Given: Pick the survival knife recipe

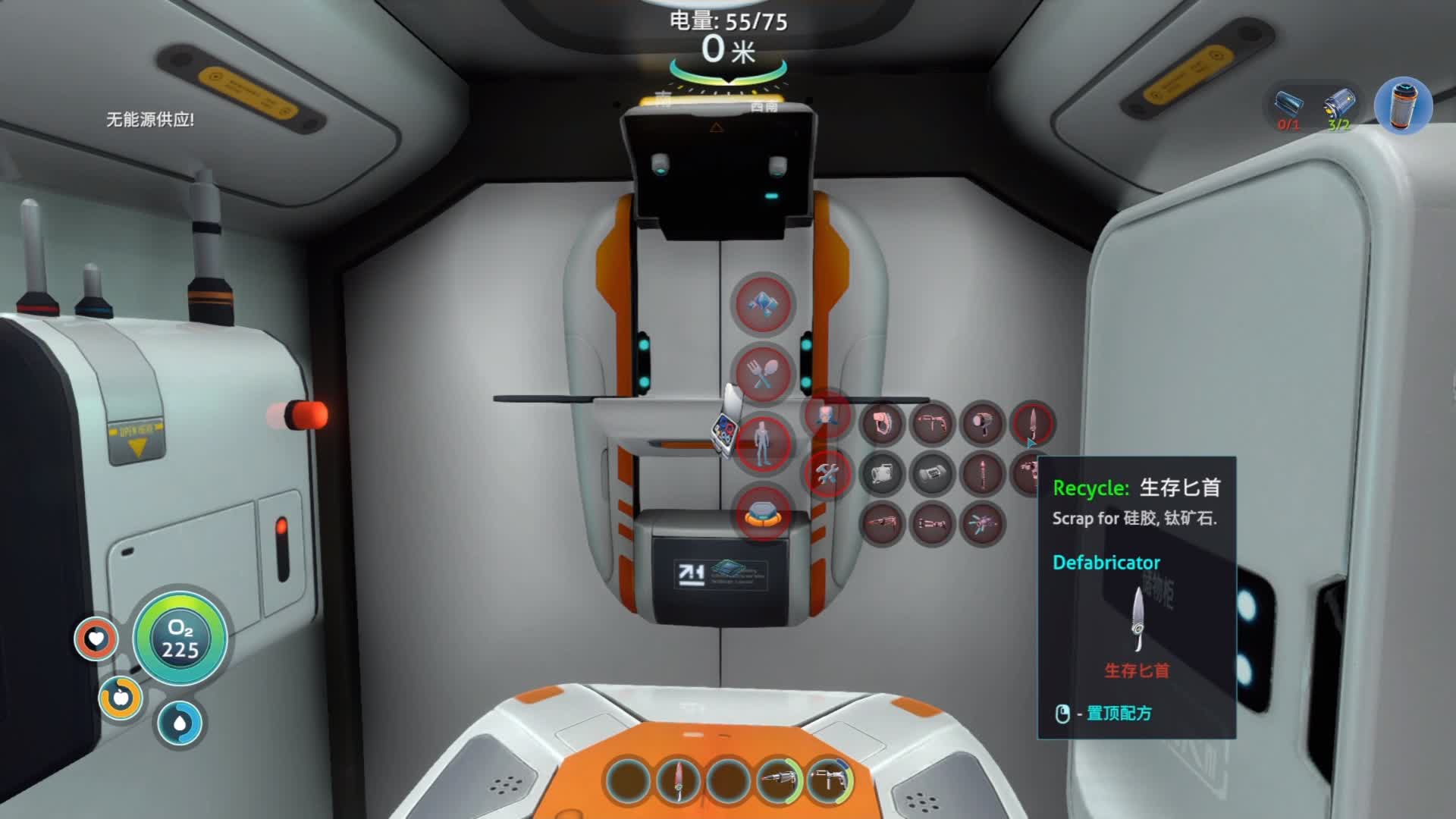Looking at the screenshot, I should click(1032, 422).
